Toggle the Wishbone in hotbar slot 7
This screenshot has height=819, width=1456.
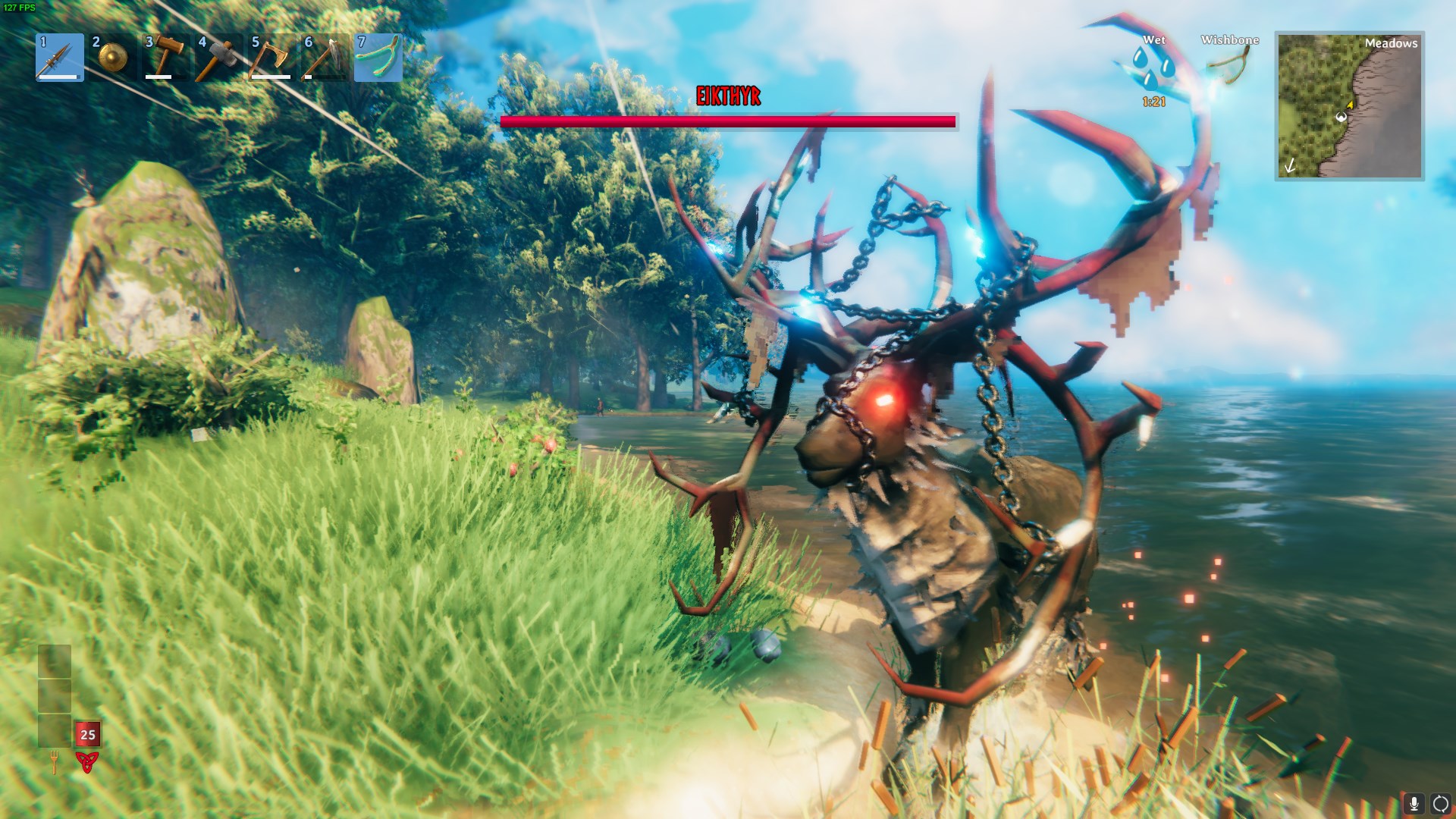tap(378, 57)
